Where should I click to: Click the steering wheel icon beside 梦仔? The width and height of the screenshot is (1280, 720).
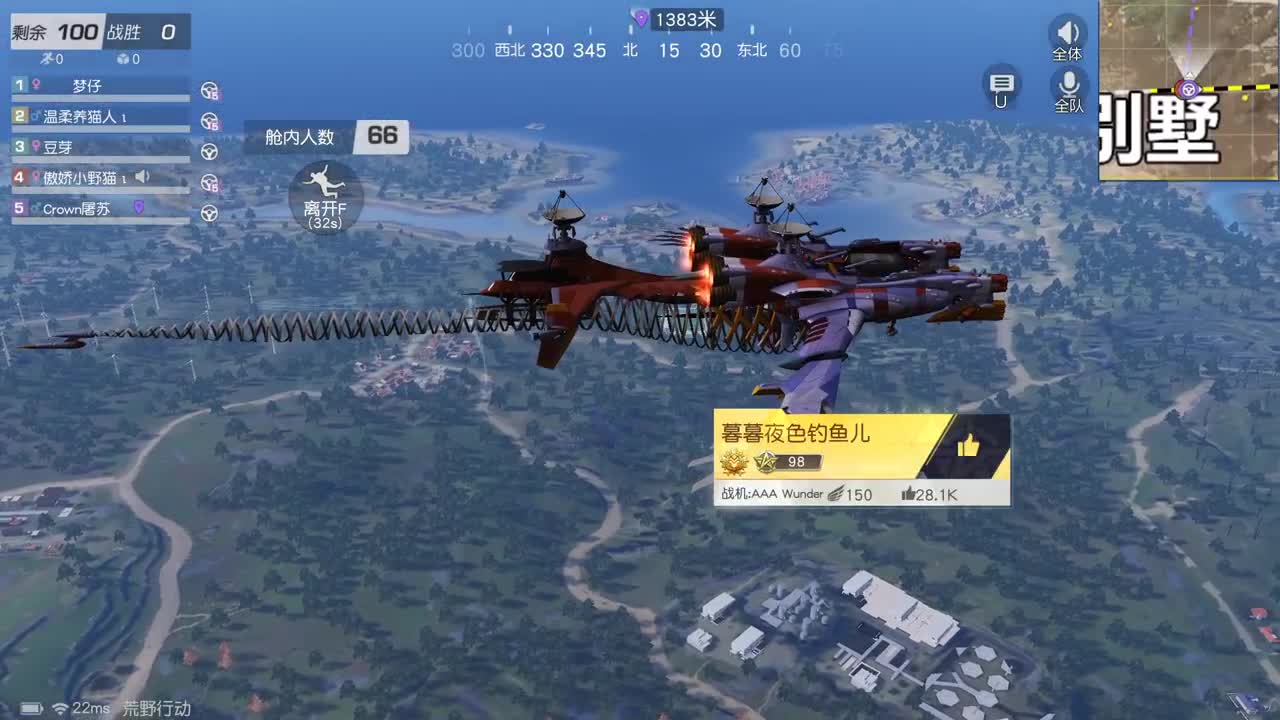(x=207, y=89)
